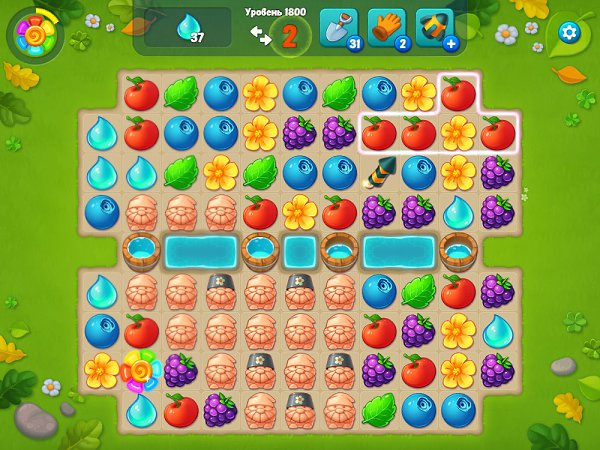Select the firecracker rocket tile on the board
This screenshot has height=450, width=600.
click(x=379, y=173)
